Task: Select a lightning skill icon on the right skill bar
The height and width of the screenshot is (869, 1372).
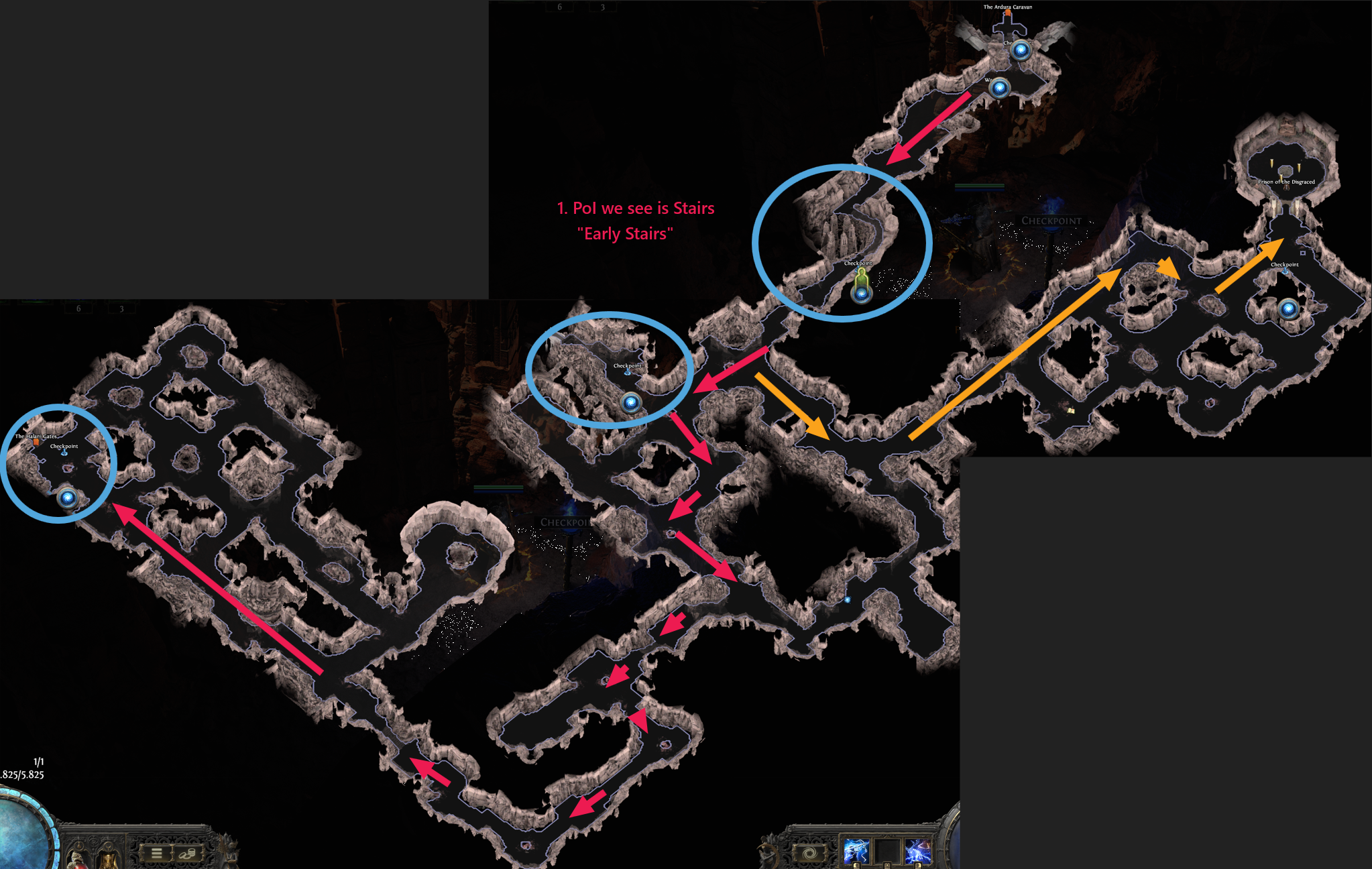Action: [x=857, y=850]
